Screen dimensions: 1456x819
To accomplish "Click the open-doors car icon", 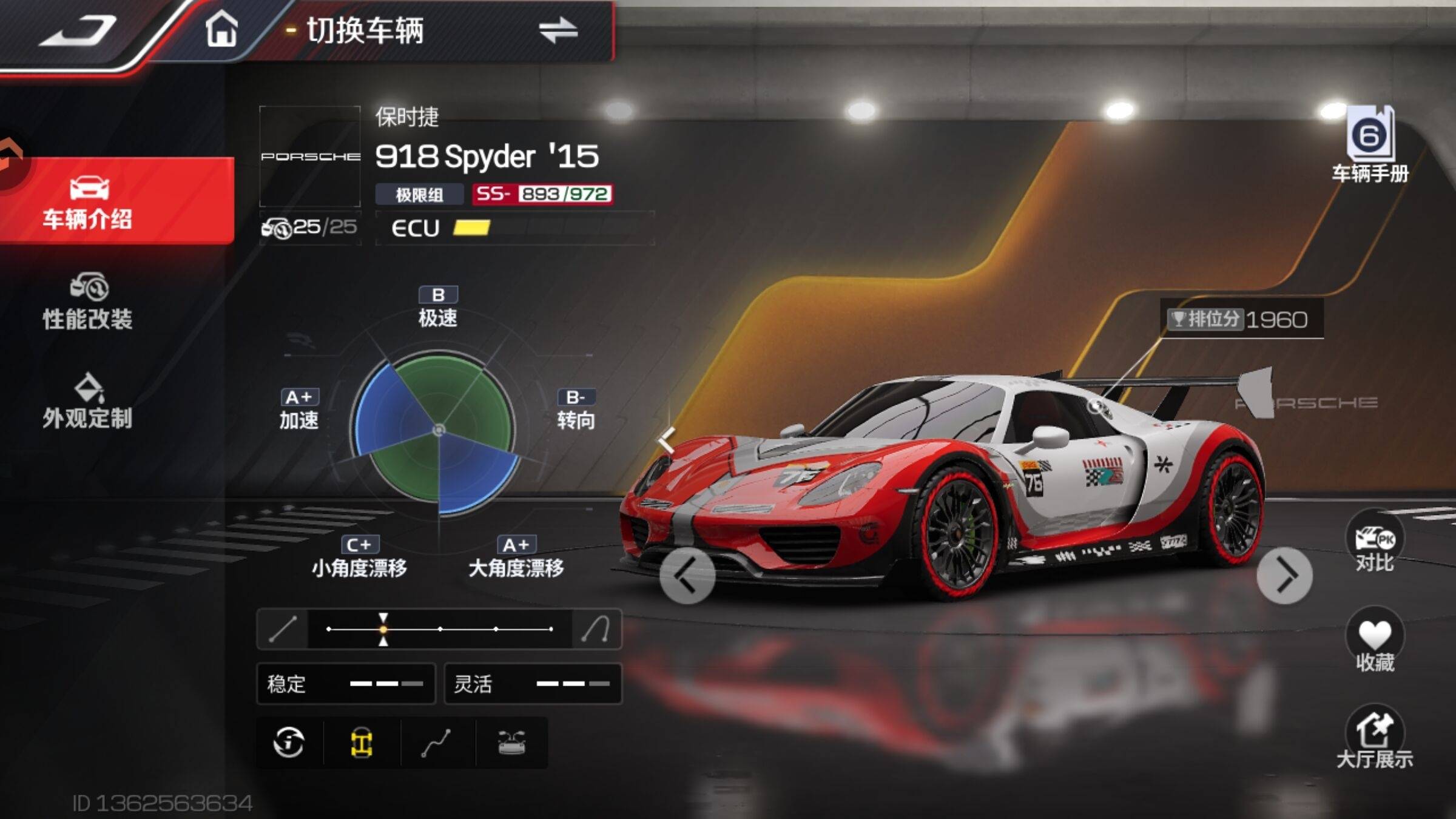I will click(511, 743).
